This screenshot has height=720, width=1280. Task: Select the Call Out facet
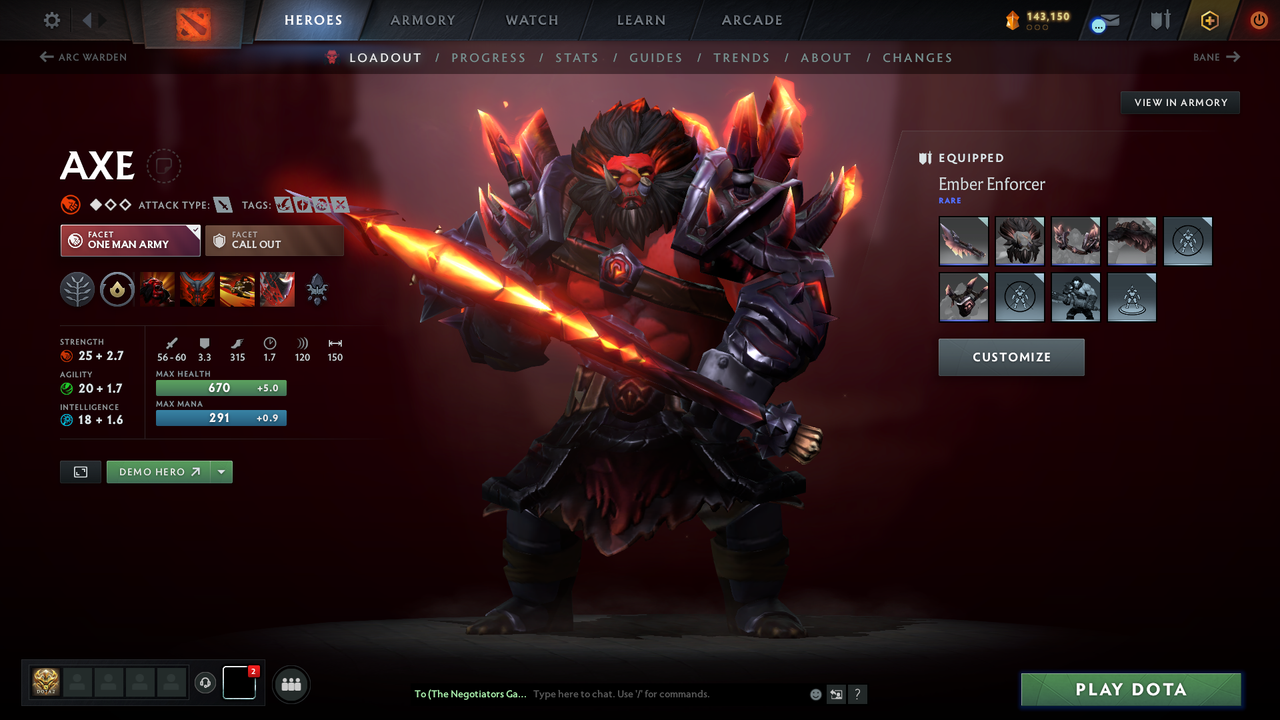coord(275,240)
